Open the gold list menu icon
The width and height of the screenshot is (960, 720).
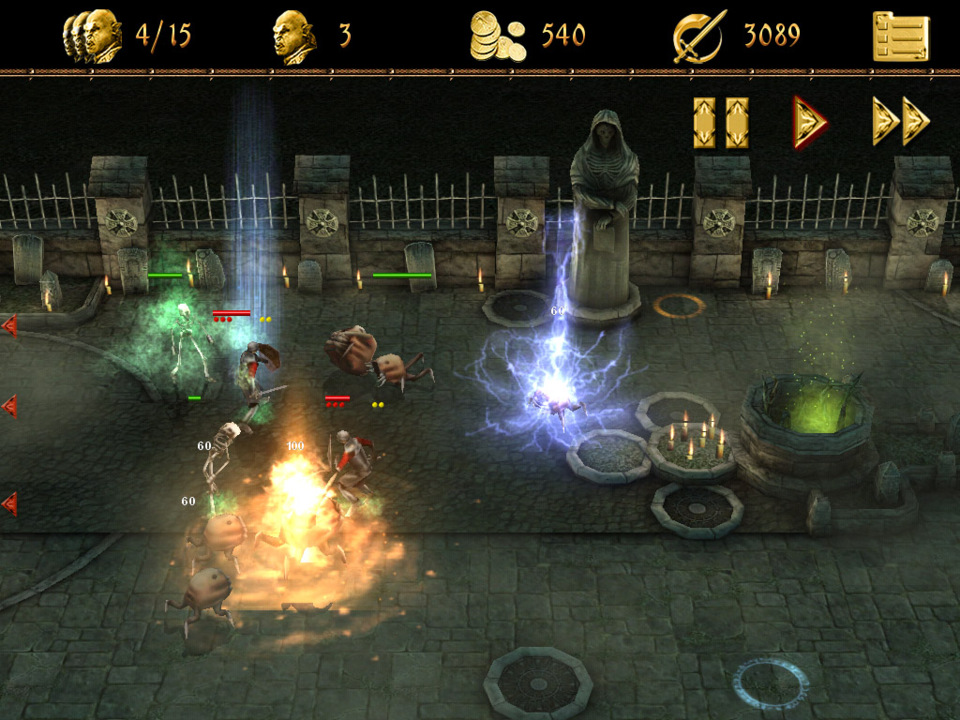[x=900, y=37]
